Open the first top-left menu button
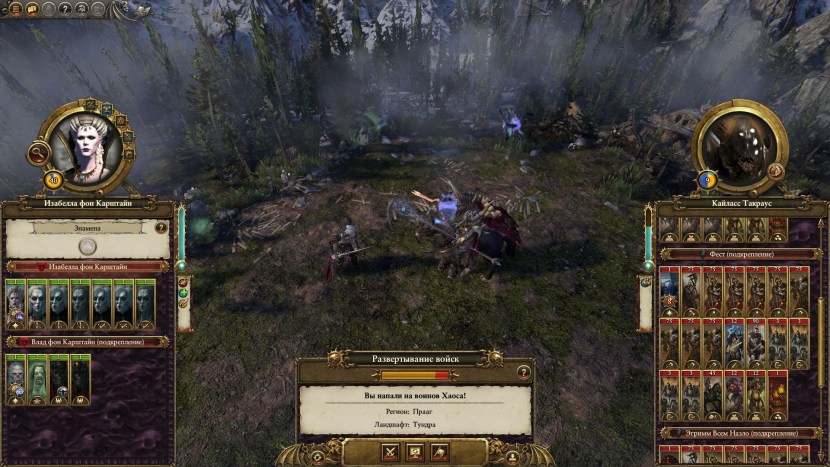The height and width of the screenshot is (467, 830). point(14,9)
